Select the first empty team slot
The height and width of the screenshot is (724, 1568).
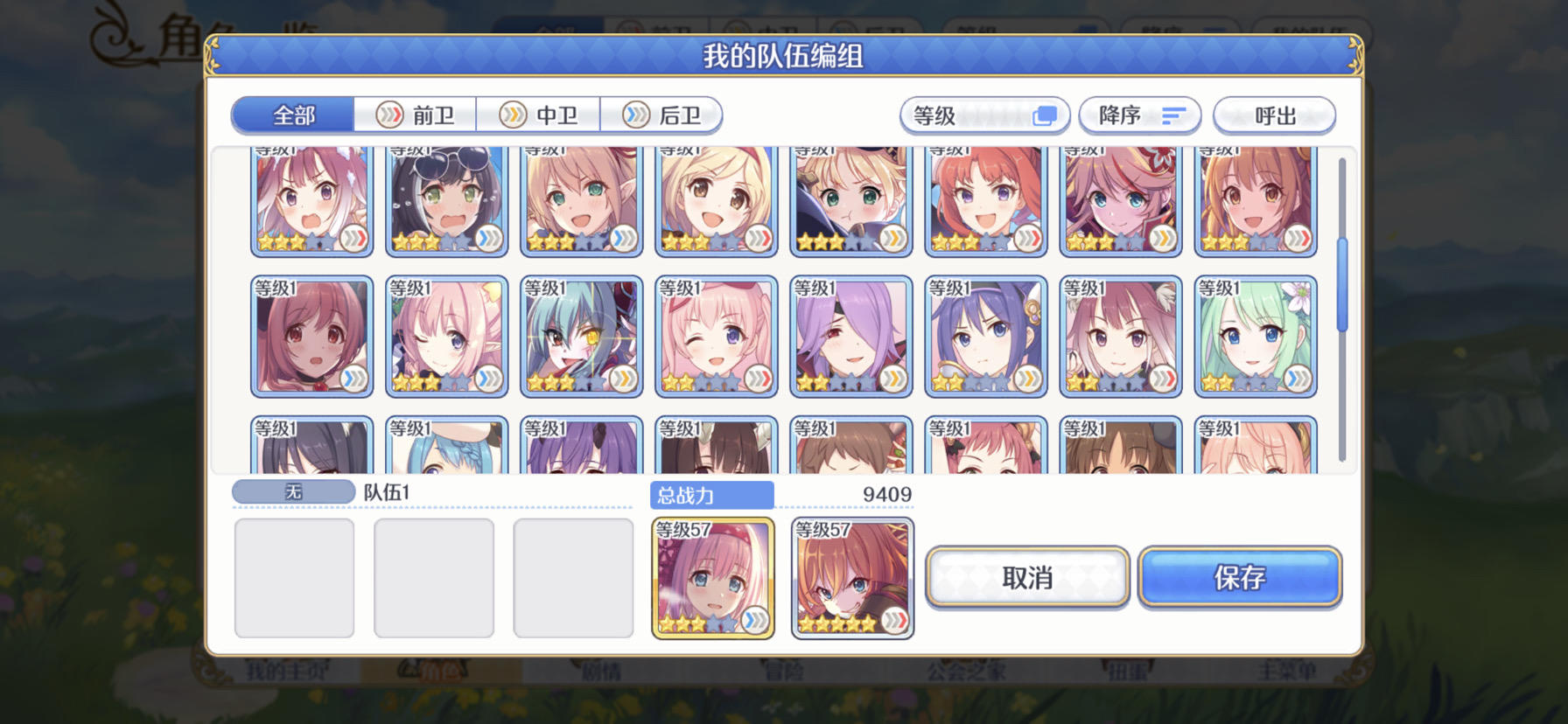click(x=294, y=577)
